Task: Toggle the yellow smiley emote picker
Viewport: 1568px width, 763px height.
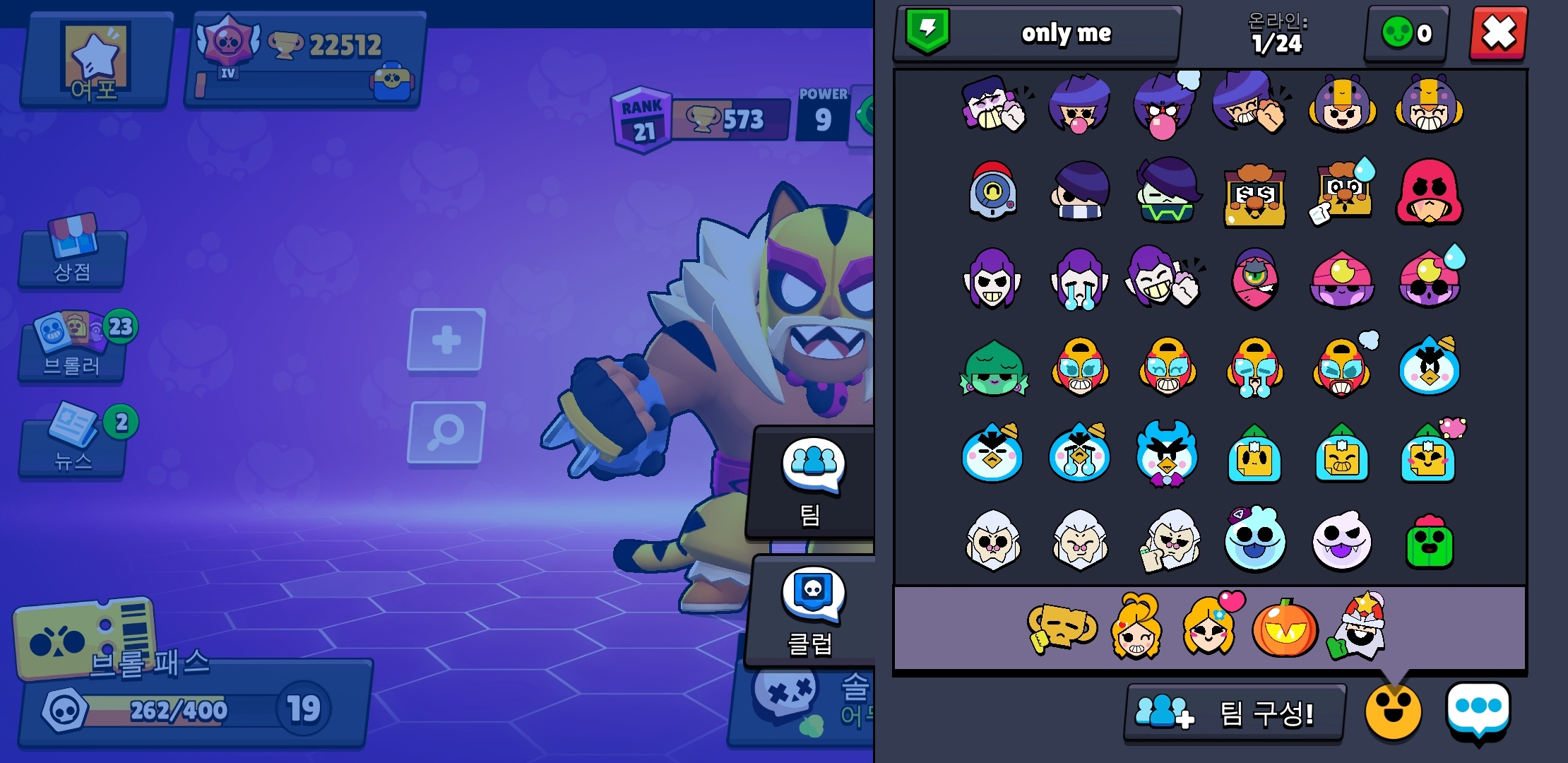Action: [1393, 712]
